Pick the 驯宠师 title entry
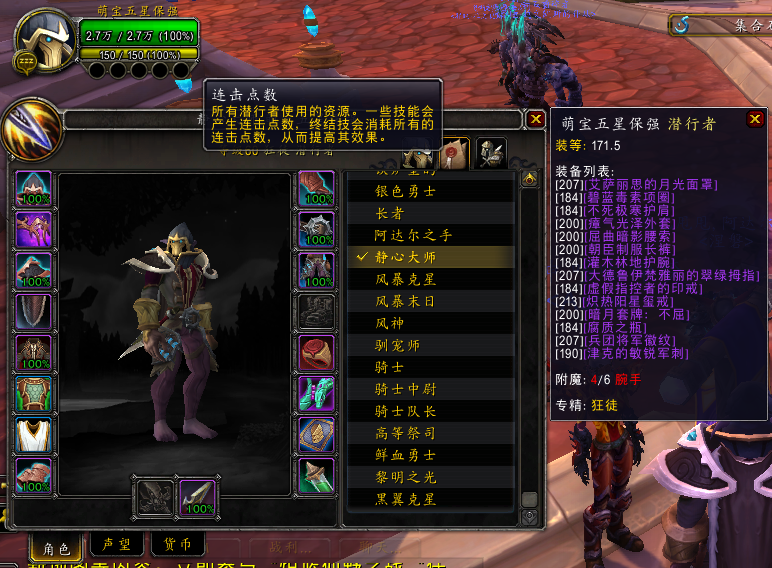 point(397,345)
